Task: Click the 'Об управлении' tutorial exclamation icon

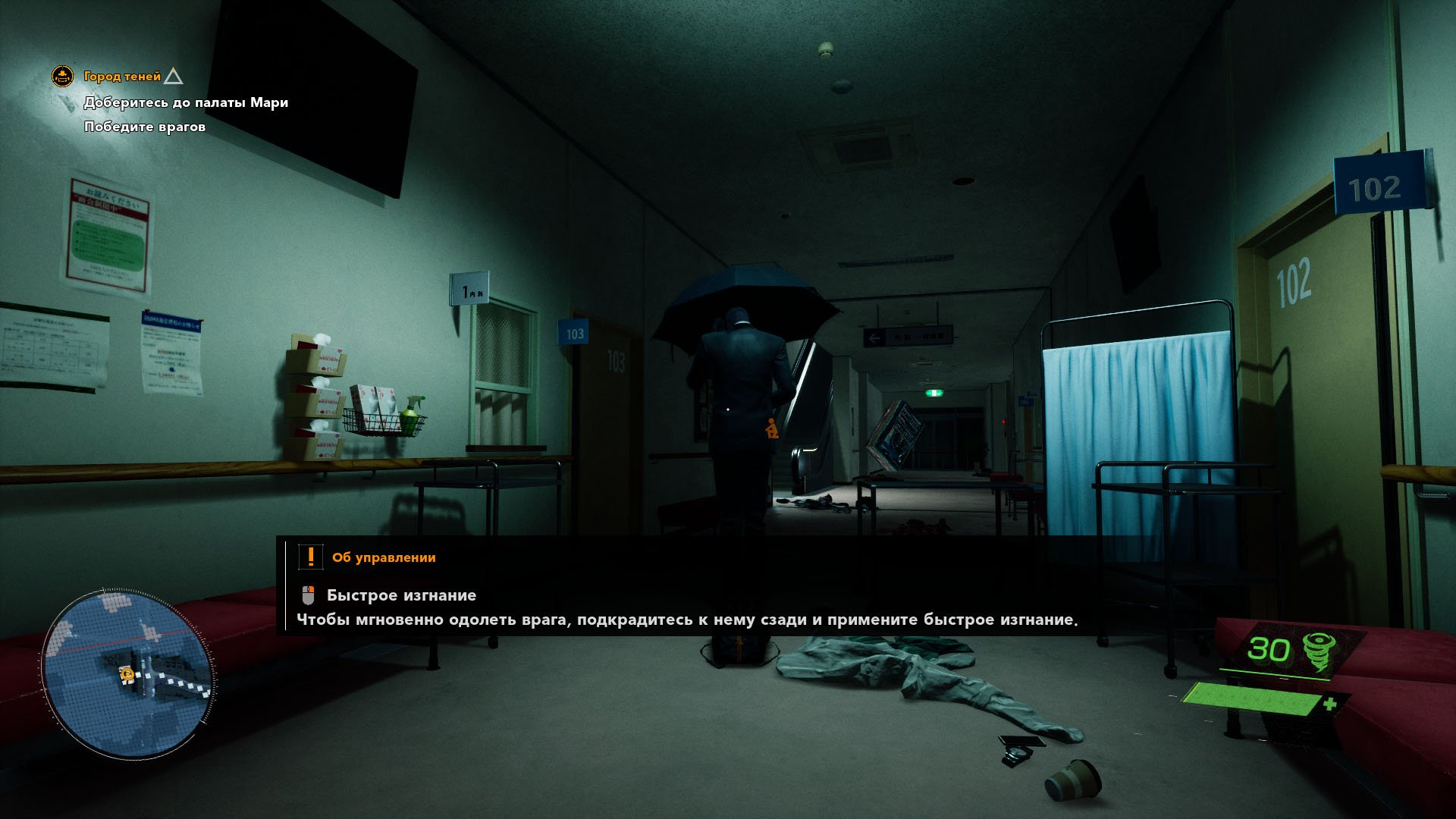Action: click(310, 557)
